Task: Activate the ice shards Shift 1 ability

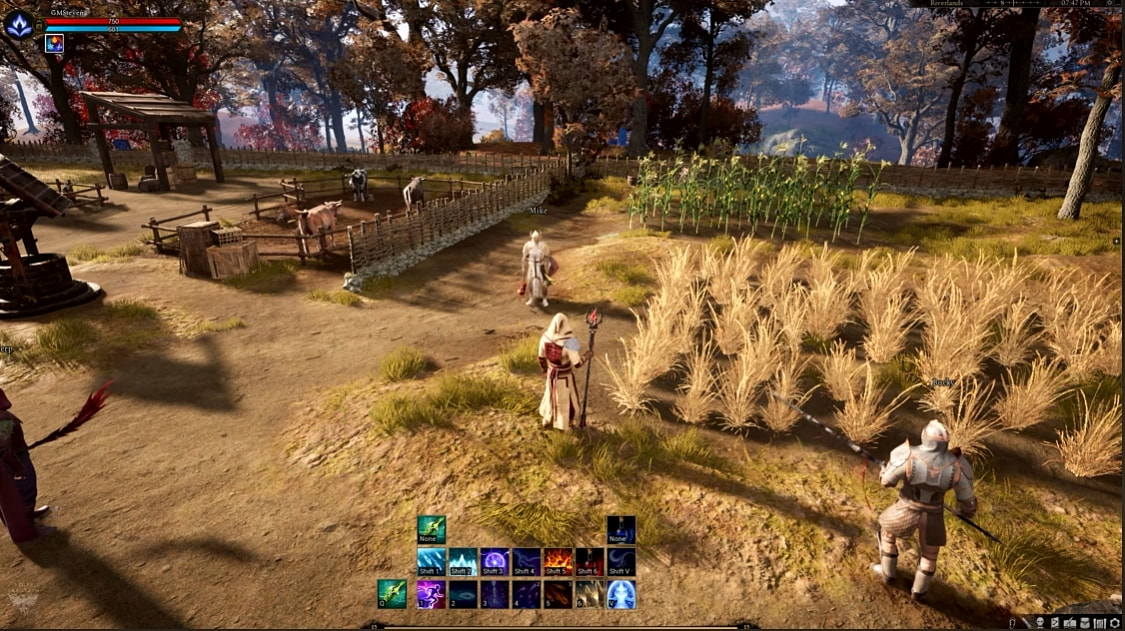Action: click(431, 562)
